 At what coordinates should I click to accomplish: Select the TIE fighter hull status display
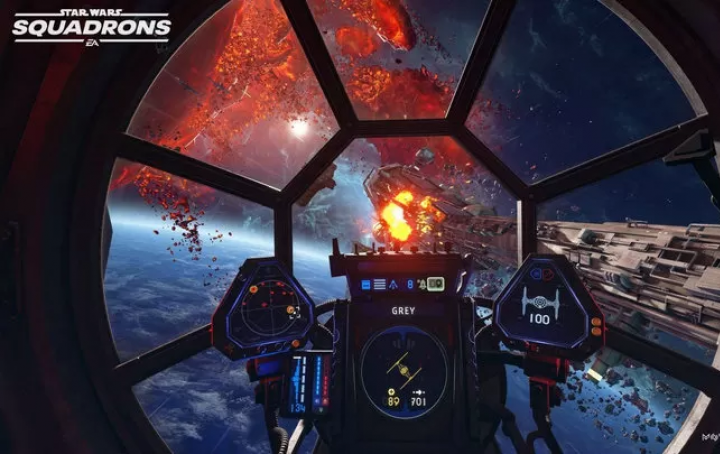[x=538, y=303]
